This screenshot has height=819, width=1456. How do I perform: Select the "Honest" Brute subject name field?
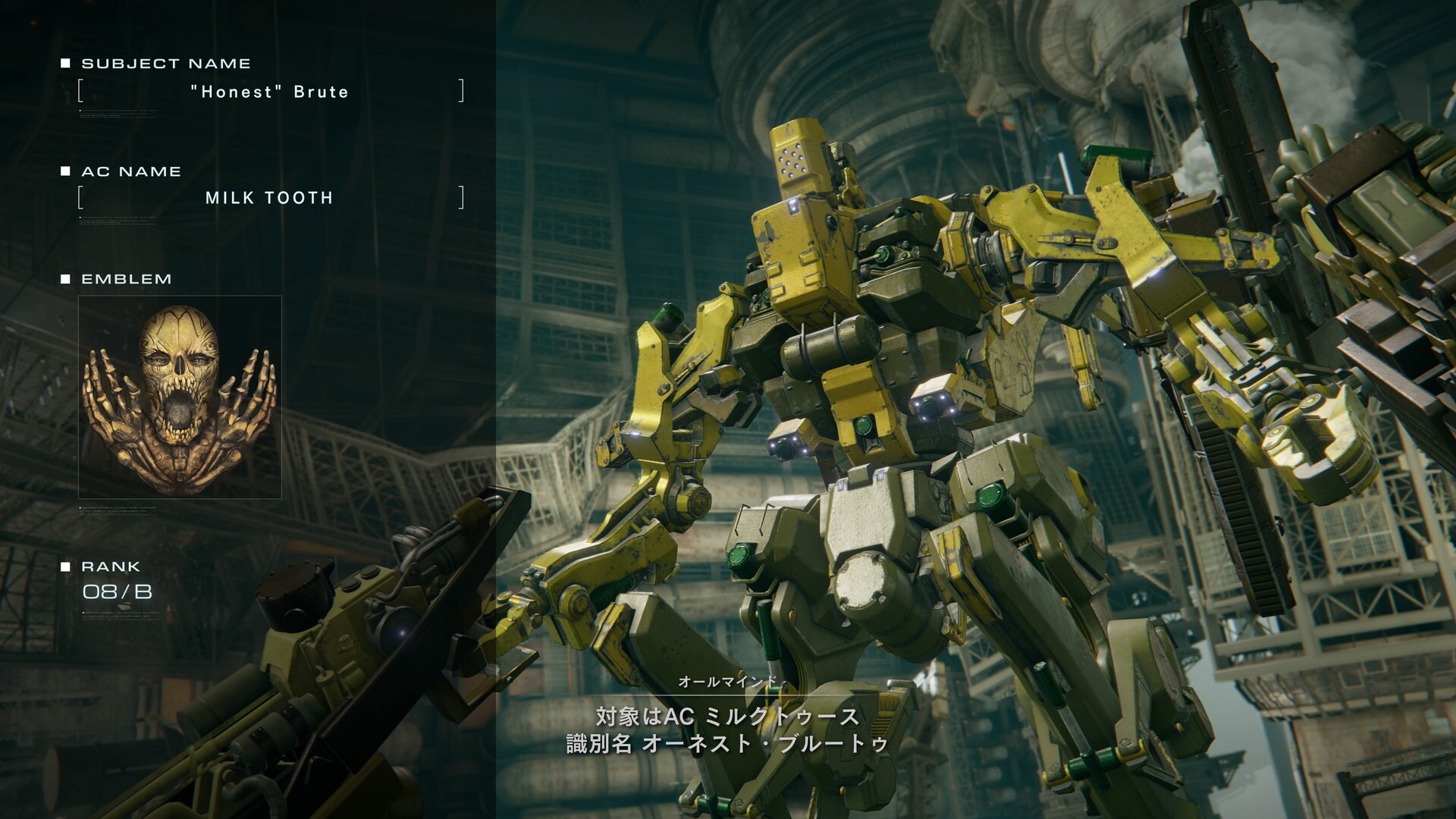click(270, 92)
